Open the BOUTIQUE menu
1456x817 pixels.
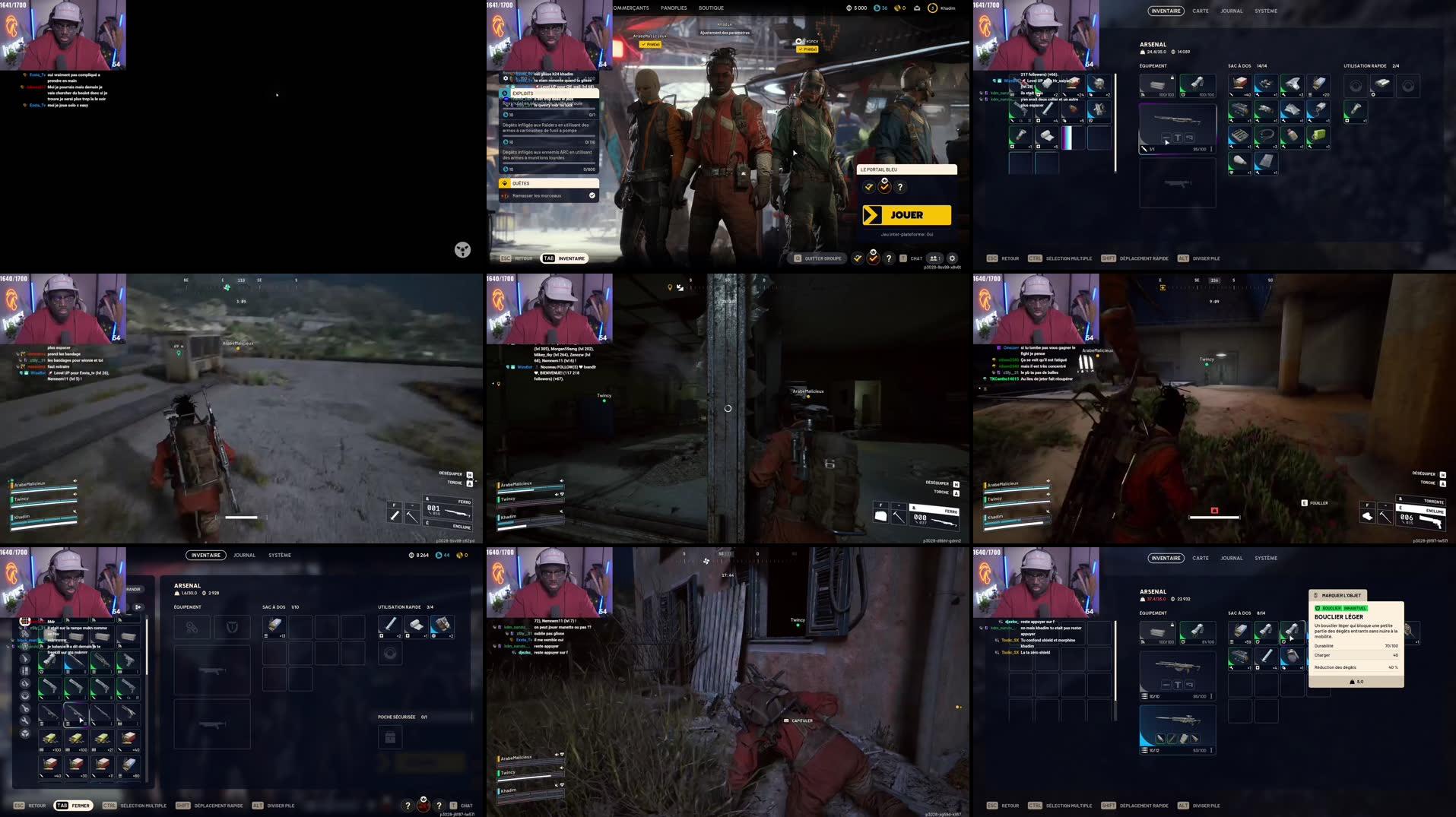pos(712,8)
